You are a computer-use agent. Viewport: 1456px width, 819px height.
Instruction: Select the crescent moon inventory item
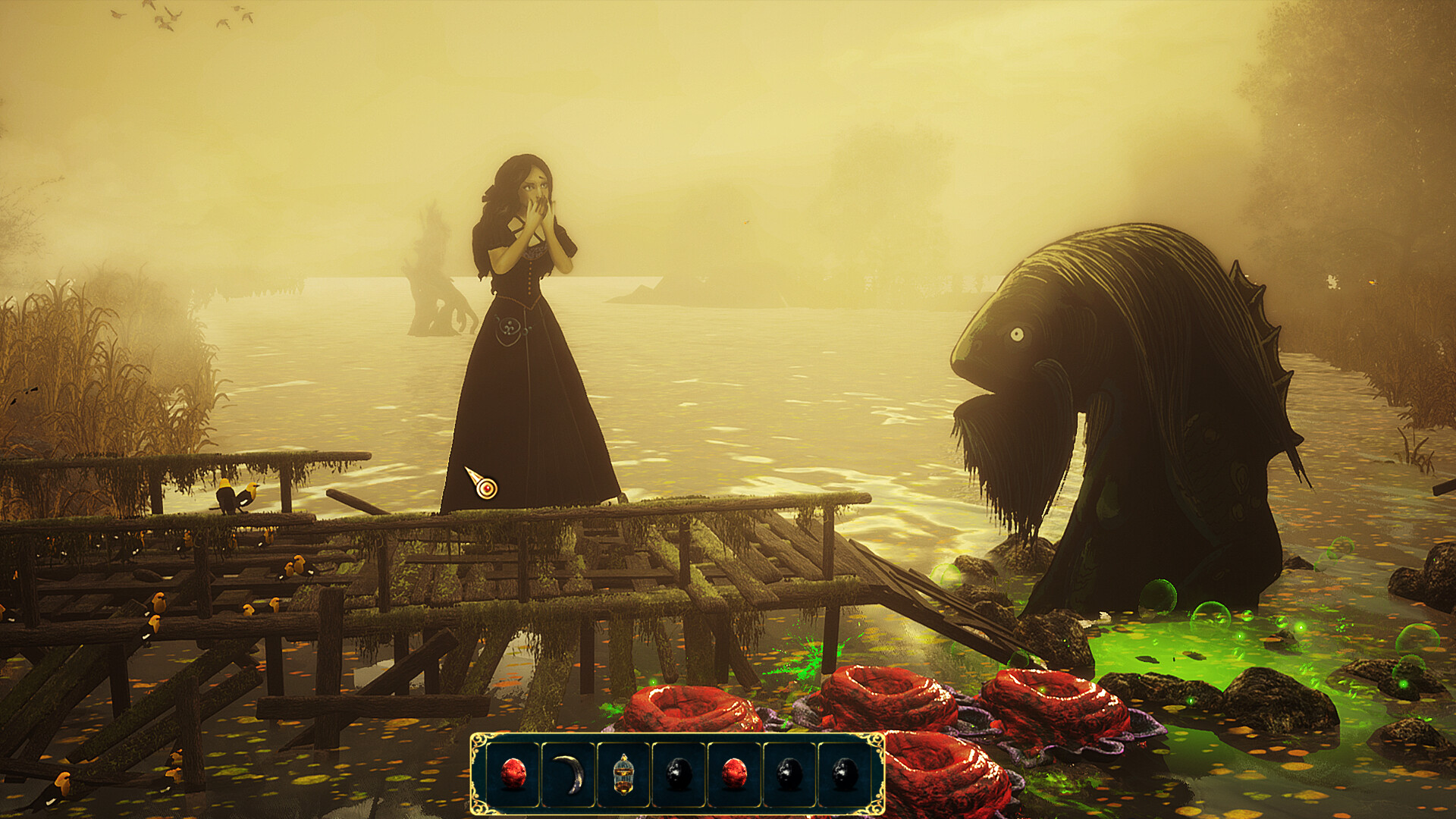[569, 774]
